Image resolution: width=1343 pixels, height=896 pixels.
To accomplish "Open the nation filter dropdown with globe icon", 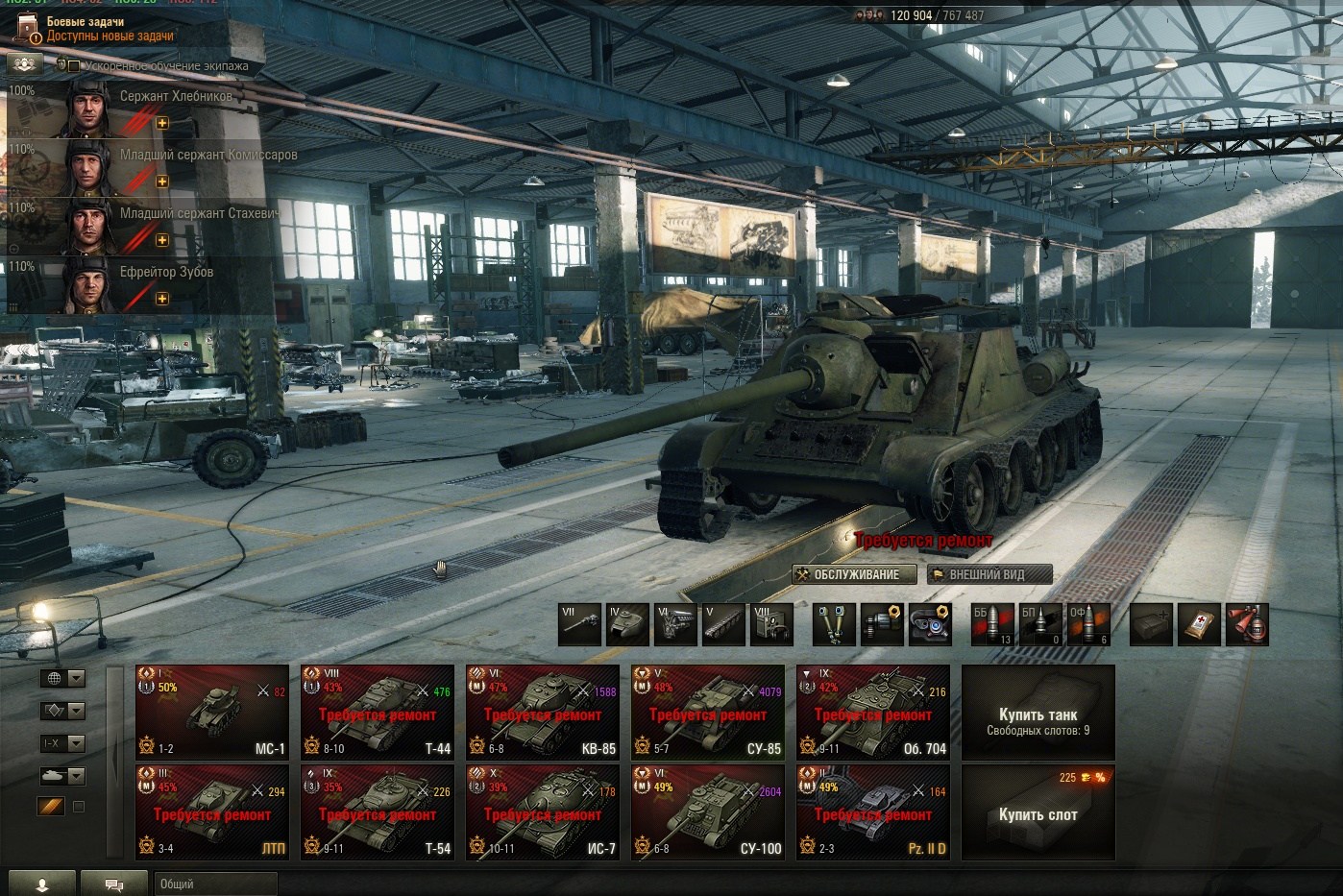I will 62,678.
